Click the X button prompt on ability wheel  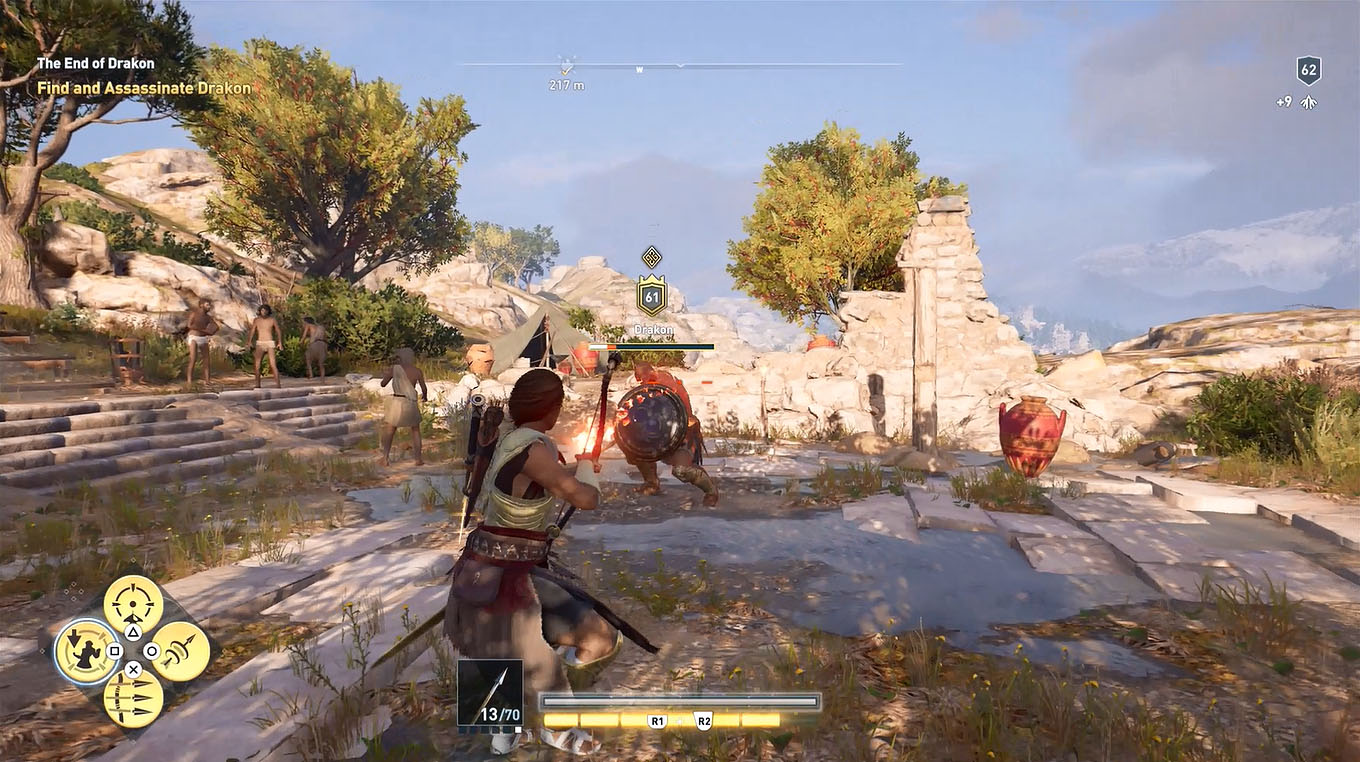click(x=133, y=670)
